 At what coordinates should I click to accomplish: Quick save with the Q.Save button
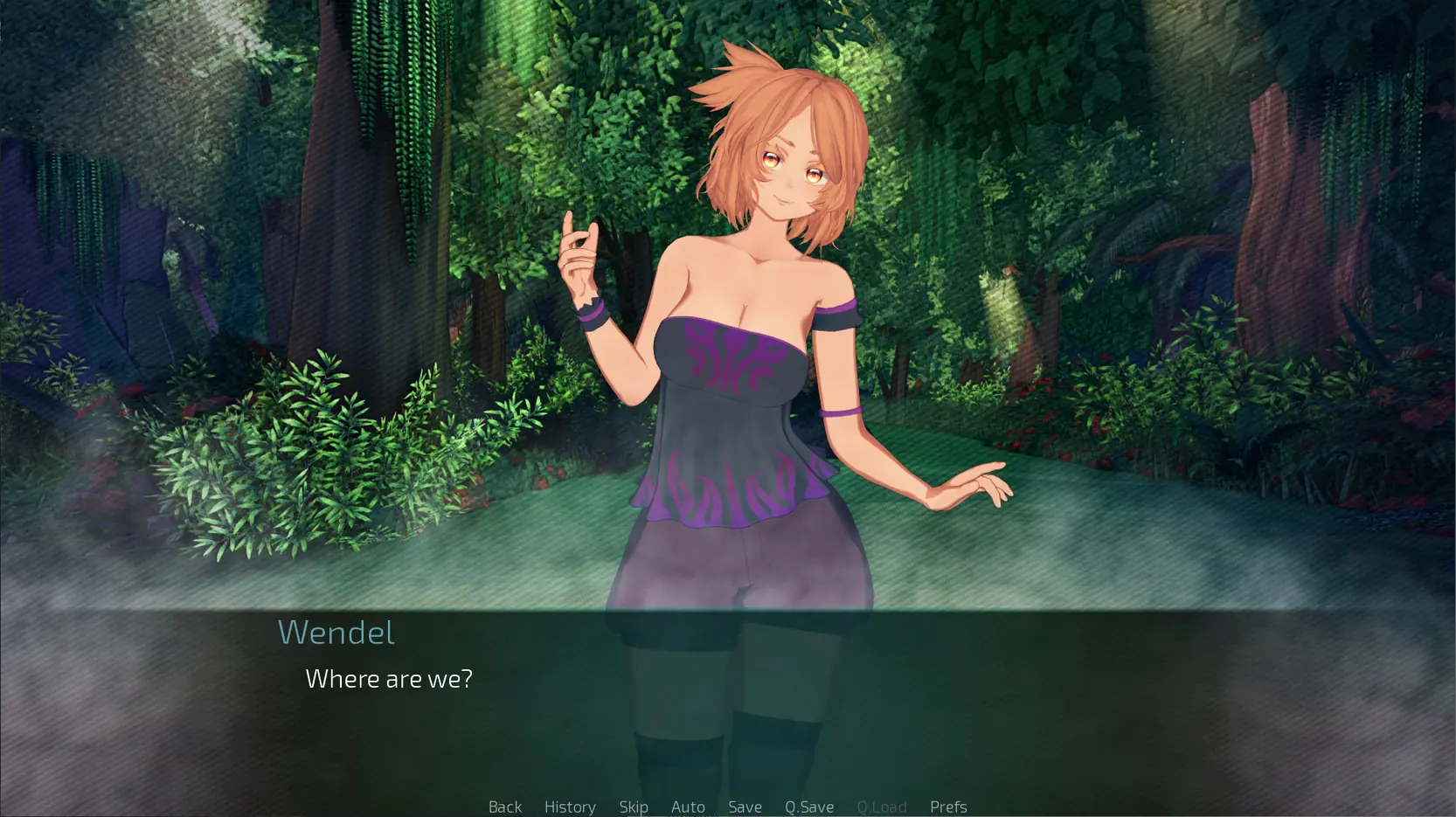(x=809, y=807)
